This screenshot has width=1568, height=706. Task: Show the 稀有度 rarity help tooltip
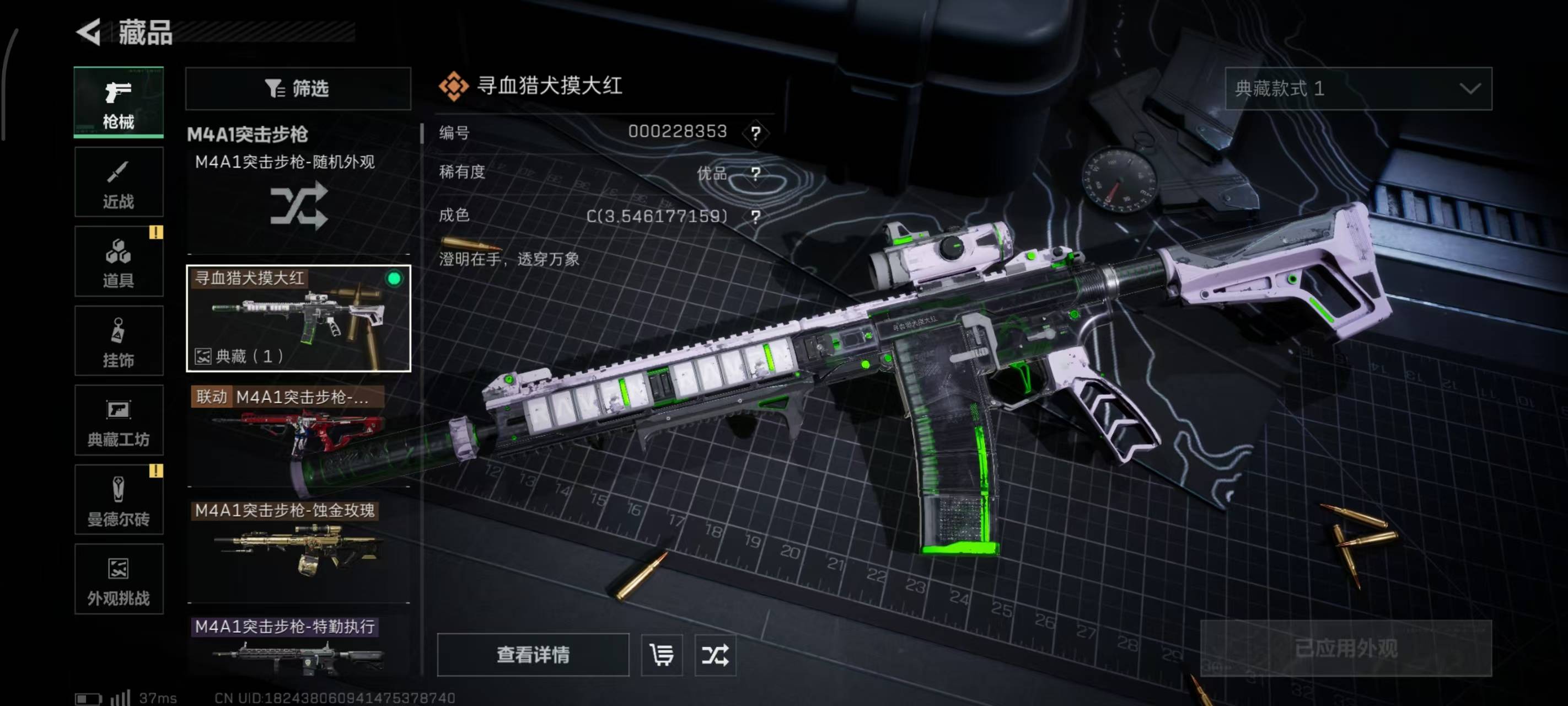[x=755, y=174]
